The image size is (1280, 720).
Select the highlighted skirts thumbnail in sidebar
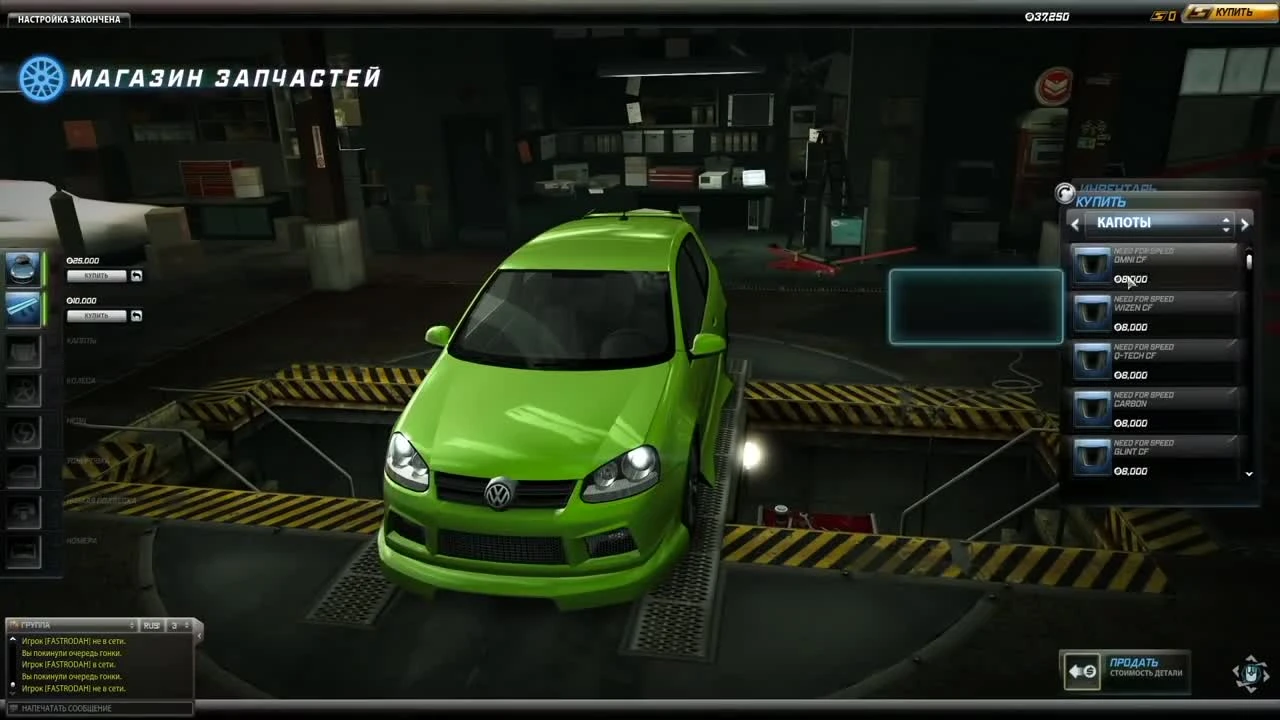[22, 310]
